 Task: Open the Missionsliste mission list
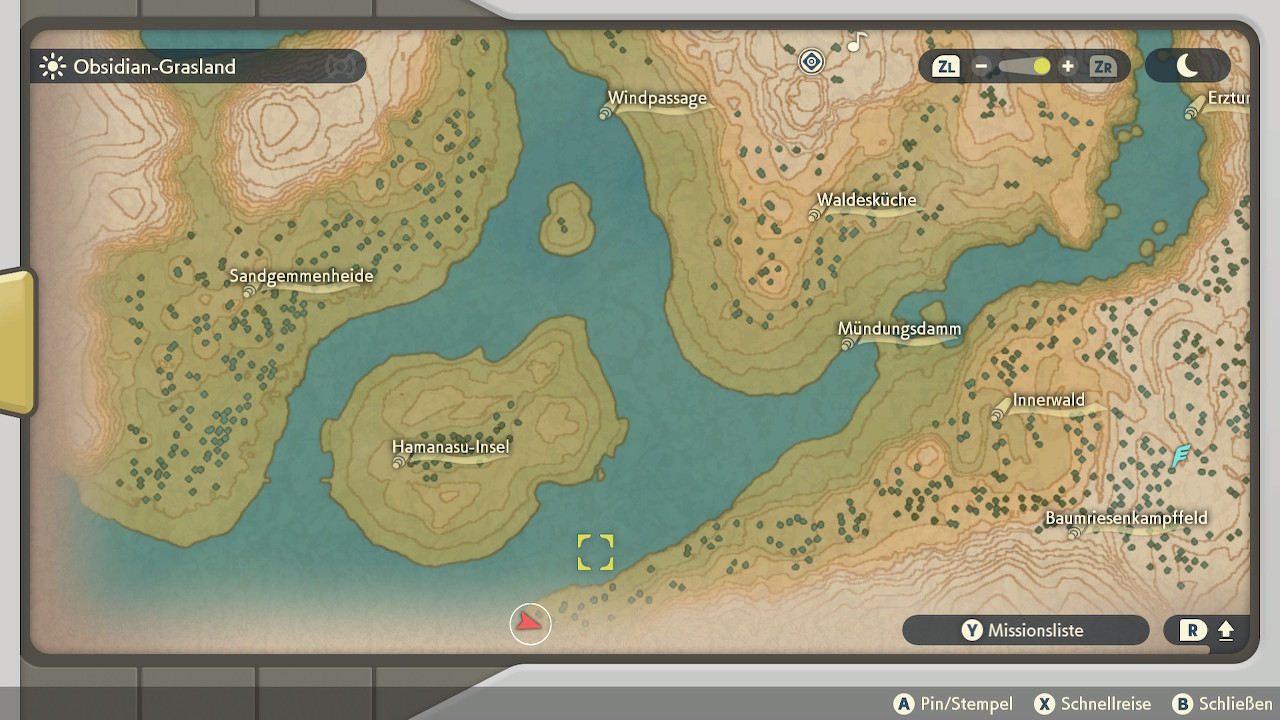(x=1025, y=630)
